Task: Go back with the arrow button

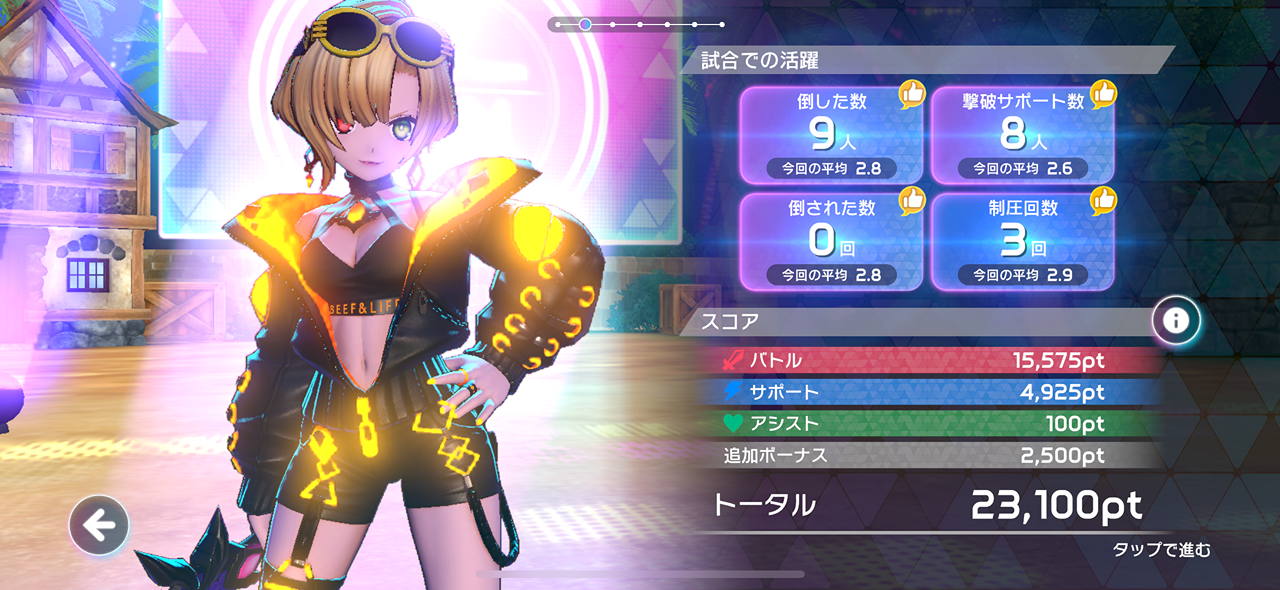Action: [99, 525]
